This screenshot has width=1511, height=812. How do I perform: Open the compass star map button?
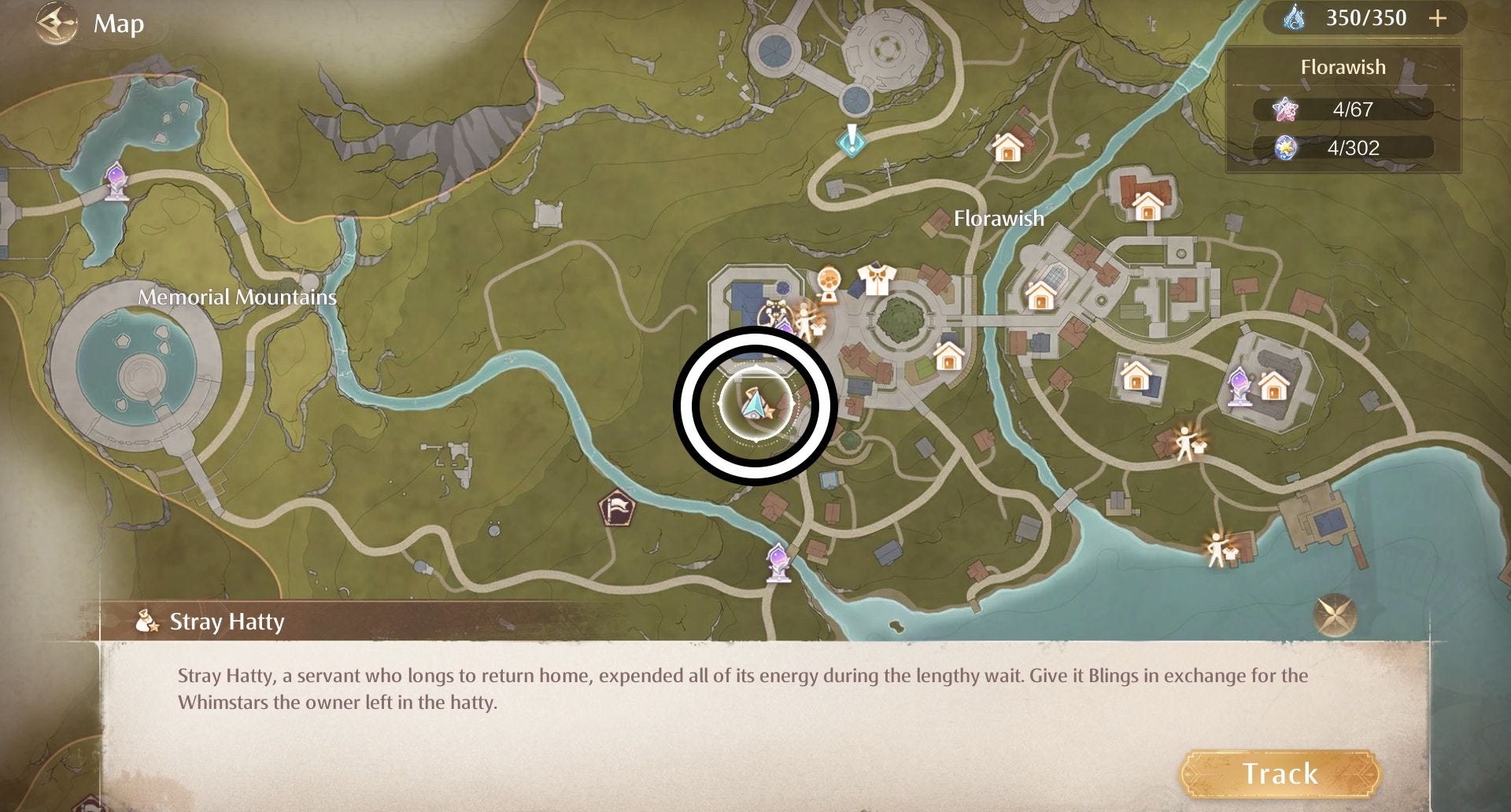pyautogui.click(x=1335, y=615)
